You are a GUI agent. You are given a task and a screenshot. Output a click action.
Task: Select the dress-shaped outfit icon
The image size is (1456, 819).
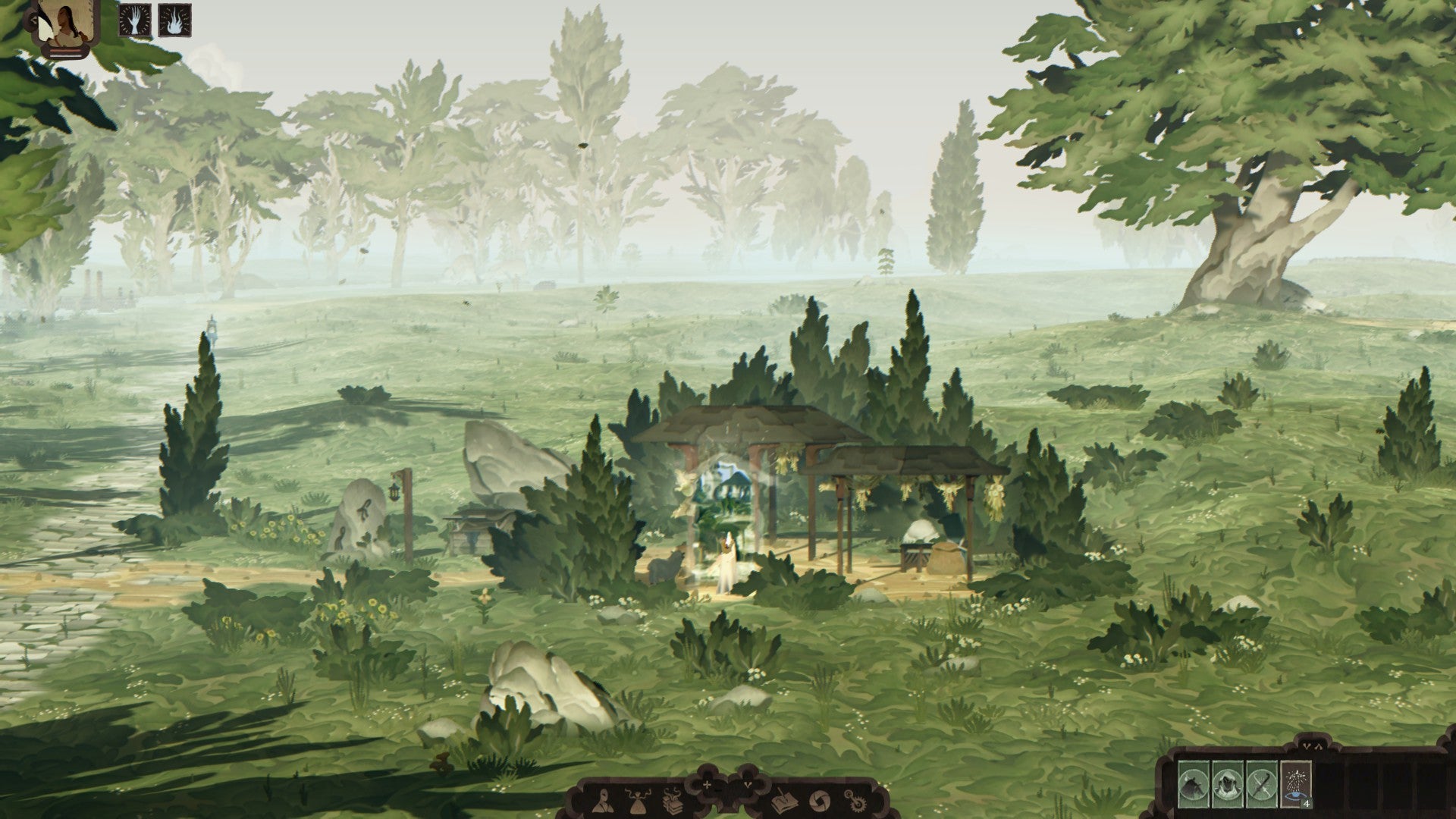[638, 802]
